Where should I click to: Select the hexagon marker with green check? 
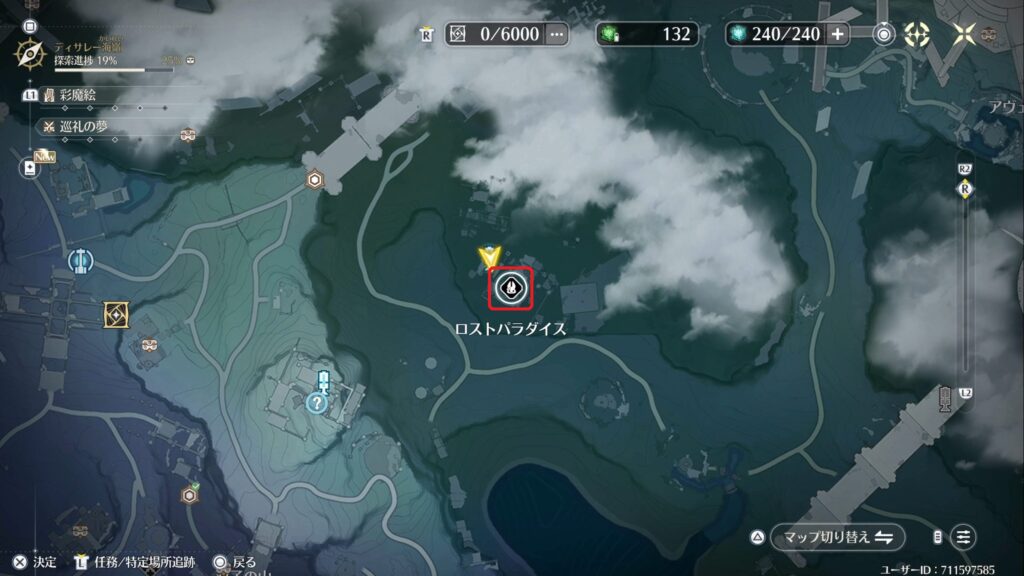[x=188, y=495]
